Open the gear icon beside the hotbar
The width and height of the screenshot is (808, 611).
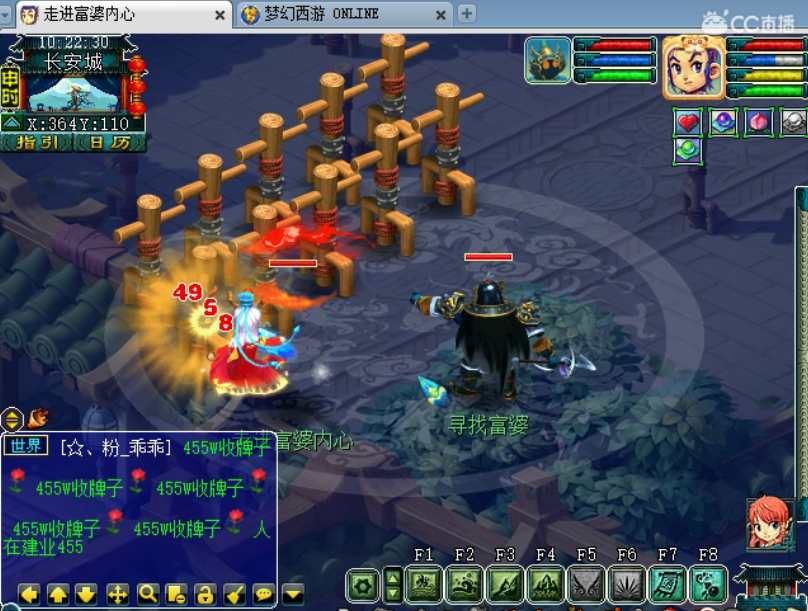(x=363, y=584)
